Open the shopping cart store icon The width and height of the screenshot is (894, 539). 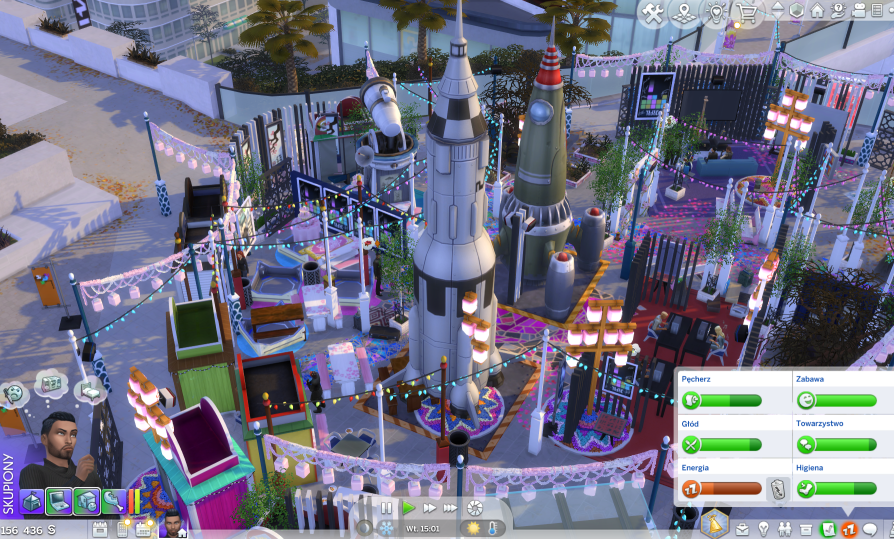746,13
